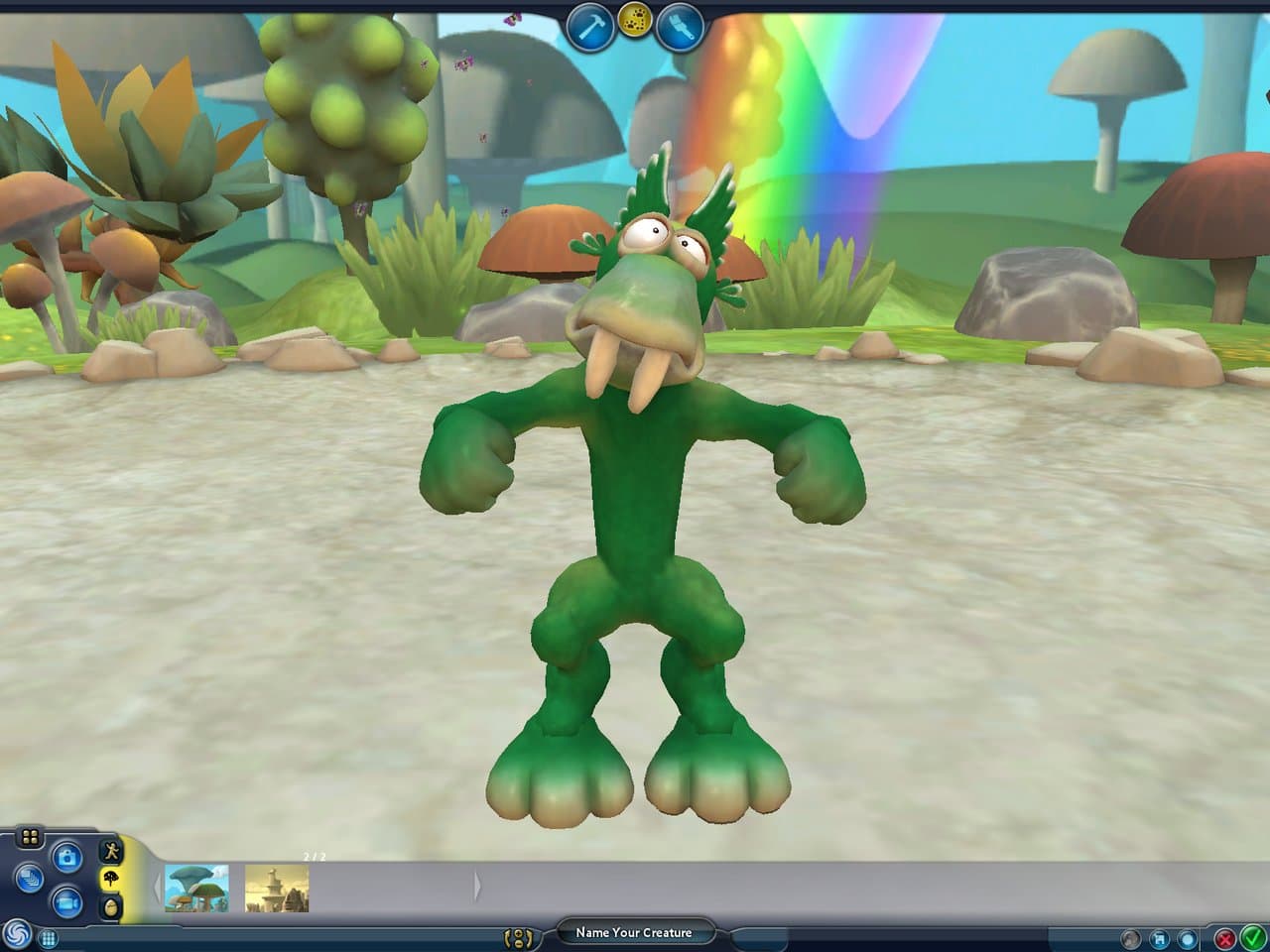Click the save icon at bottom right
The width and height of the screenshot is (1270, 952).
1159,940
